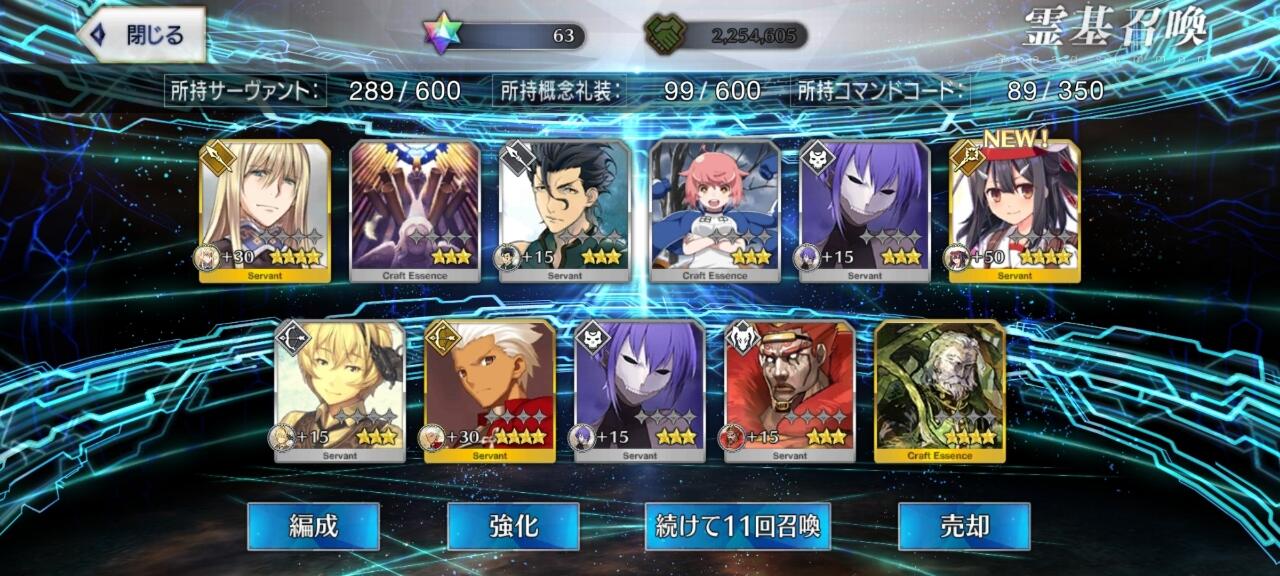Select the short-haired blond Archer servant card

340,391
